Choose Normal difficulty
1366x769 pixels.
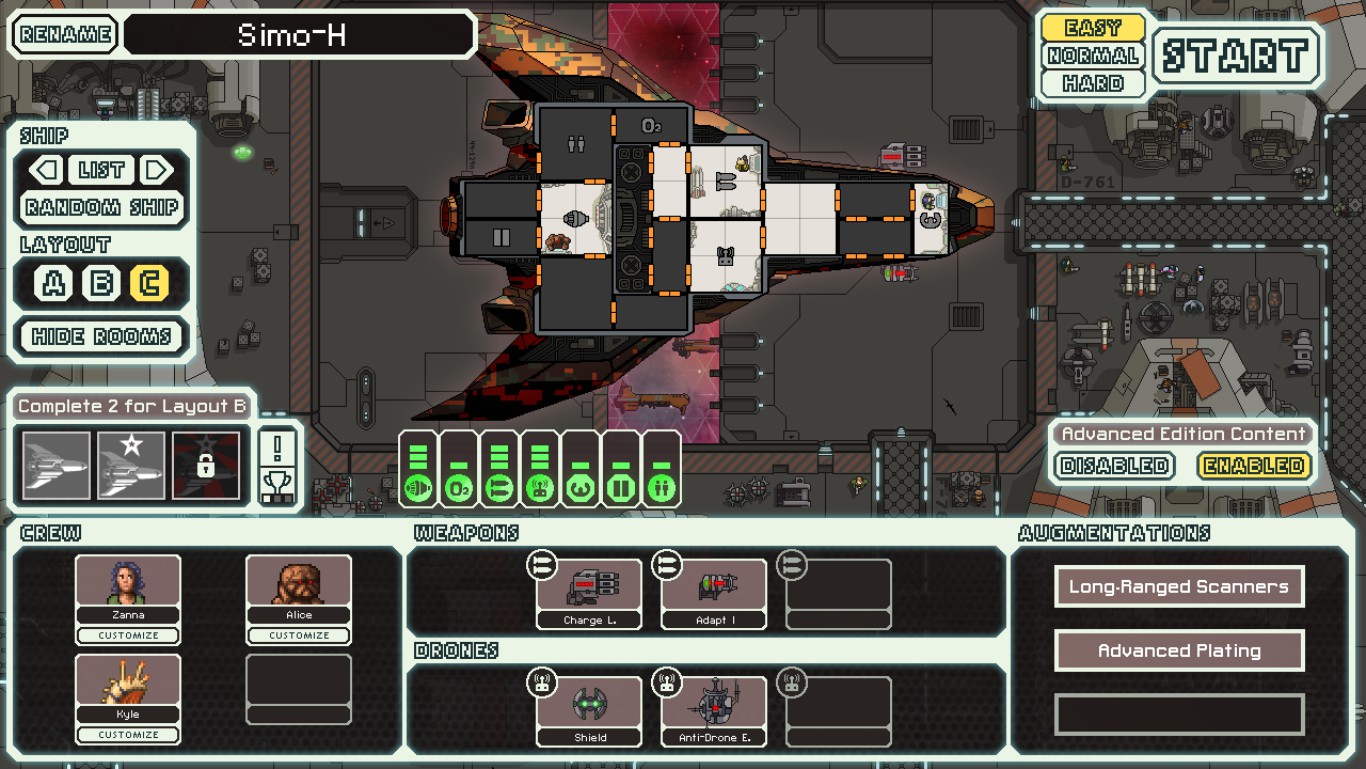[x=1093, y=56]
